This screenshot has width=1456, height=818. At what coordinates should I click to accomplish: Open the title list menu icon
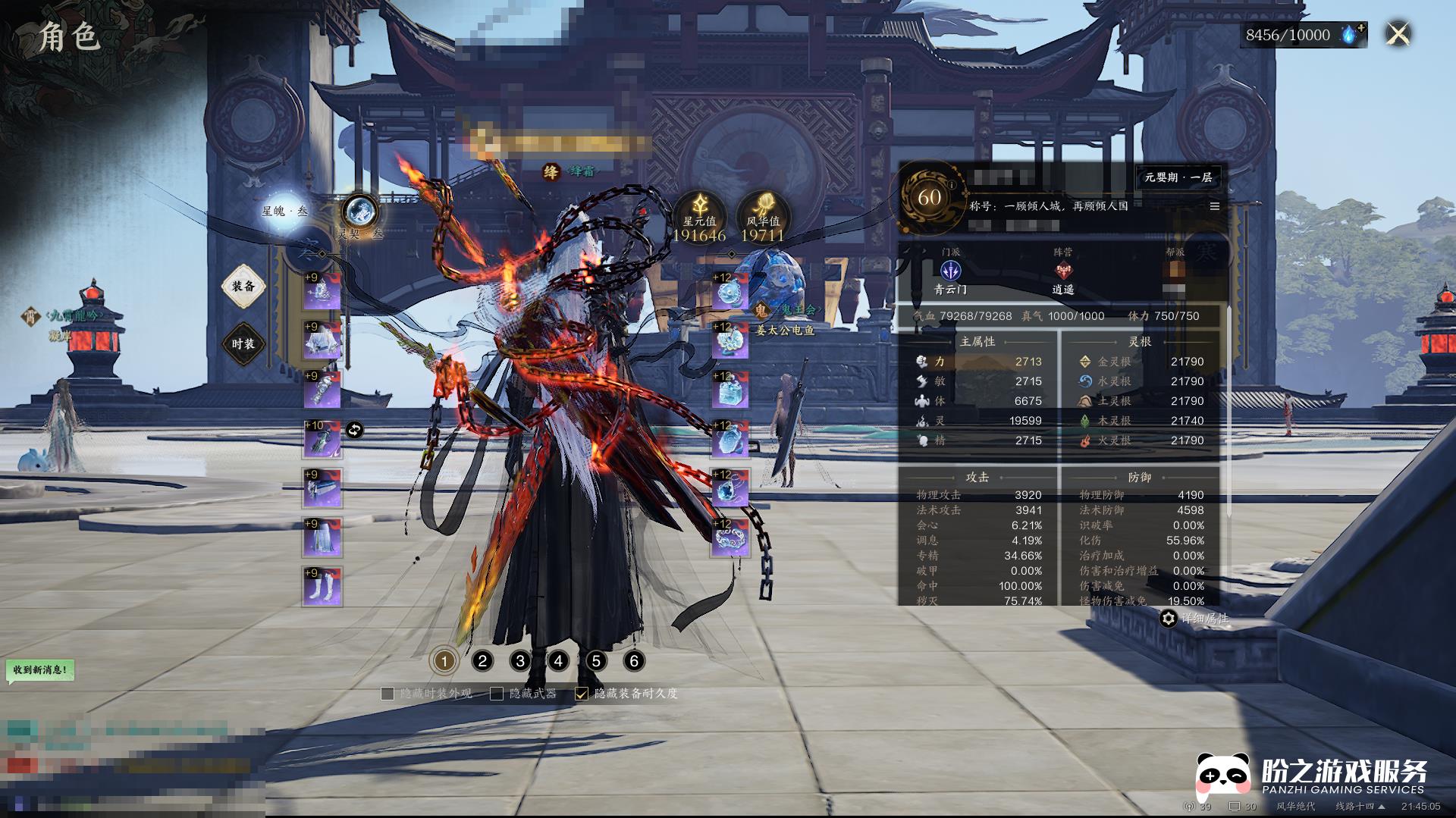tap(1214, 206)
